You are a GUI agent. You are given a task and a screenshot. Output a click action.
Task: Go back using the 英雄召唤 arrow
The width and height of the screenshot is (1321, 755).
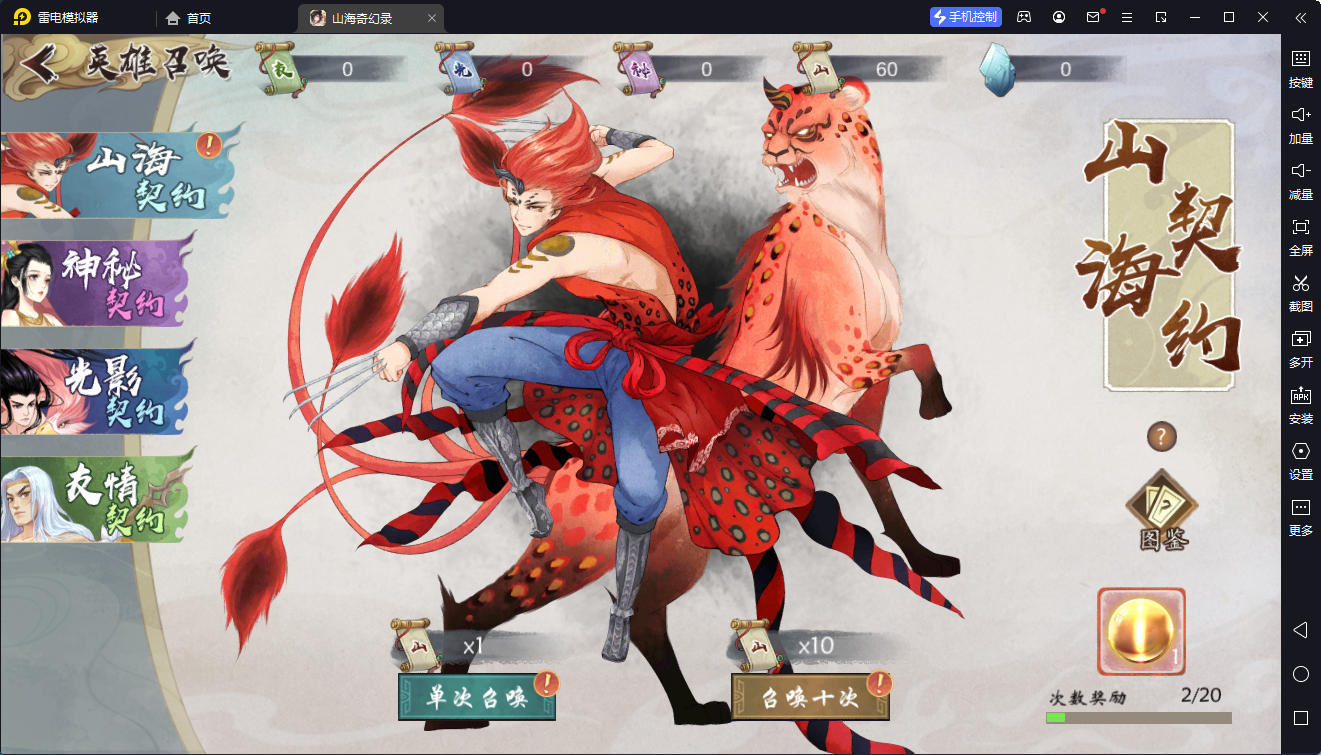pyautogui.click(x=38, y=64)
